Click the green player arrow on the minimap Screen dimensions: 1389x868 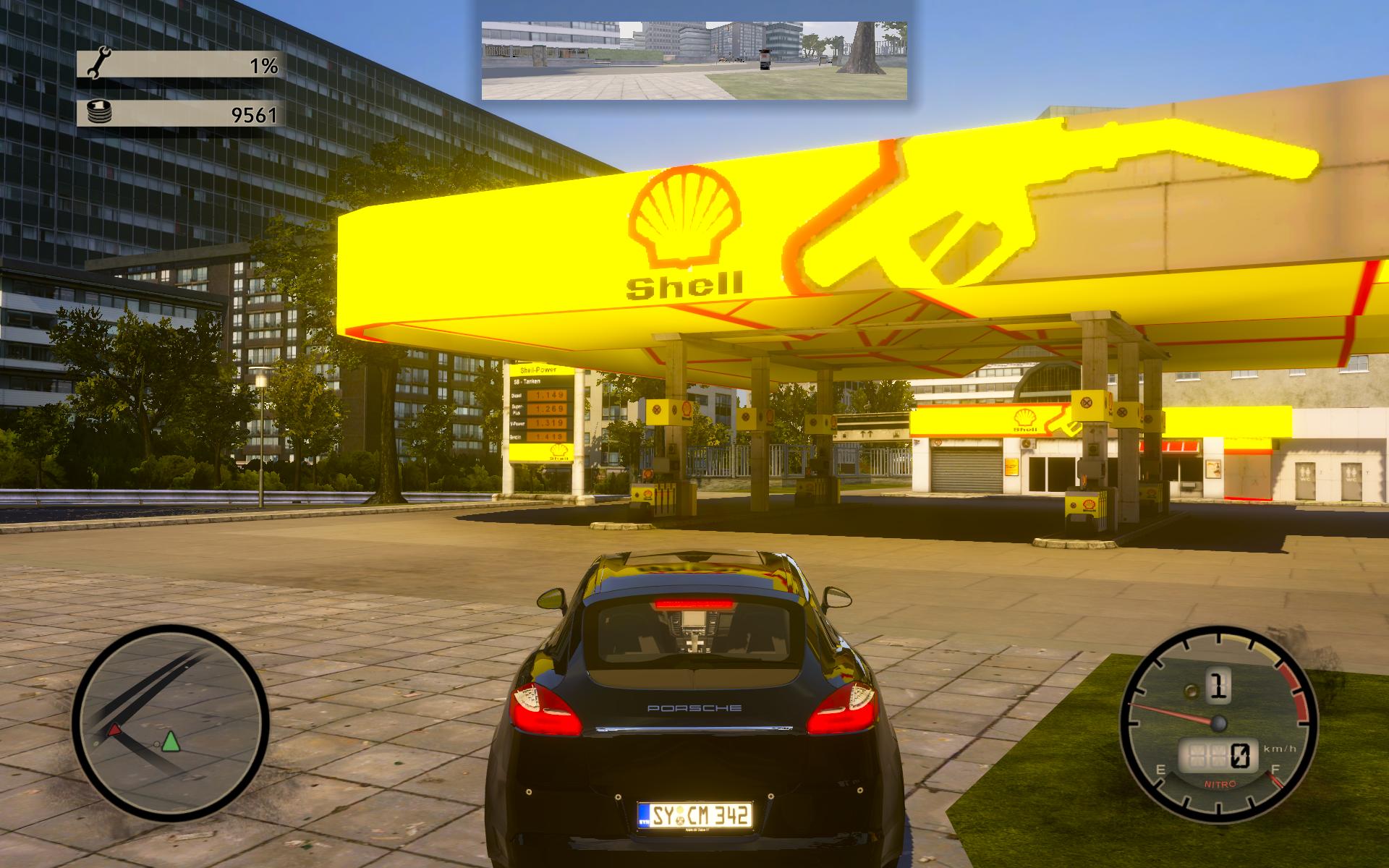[170, 741]
